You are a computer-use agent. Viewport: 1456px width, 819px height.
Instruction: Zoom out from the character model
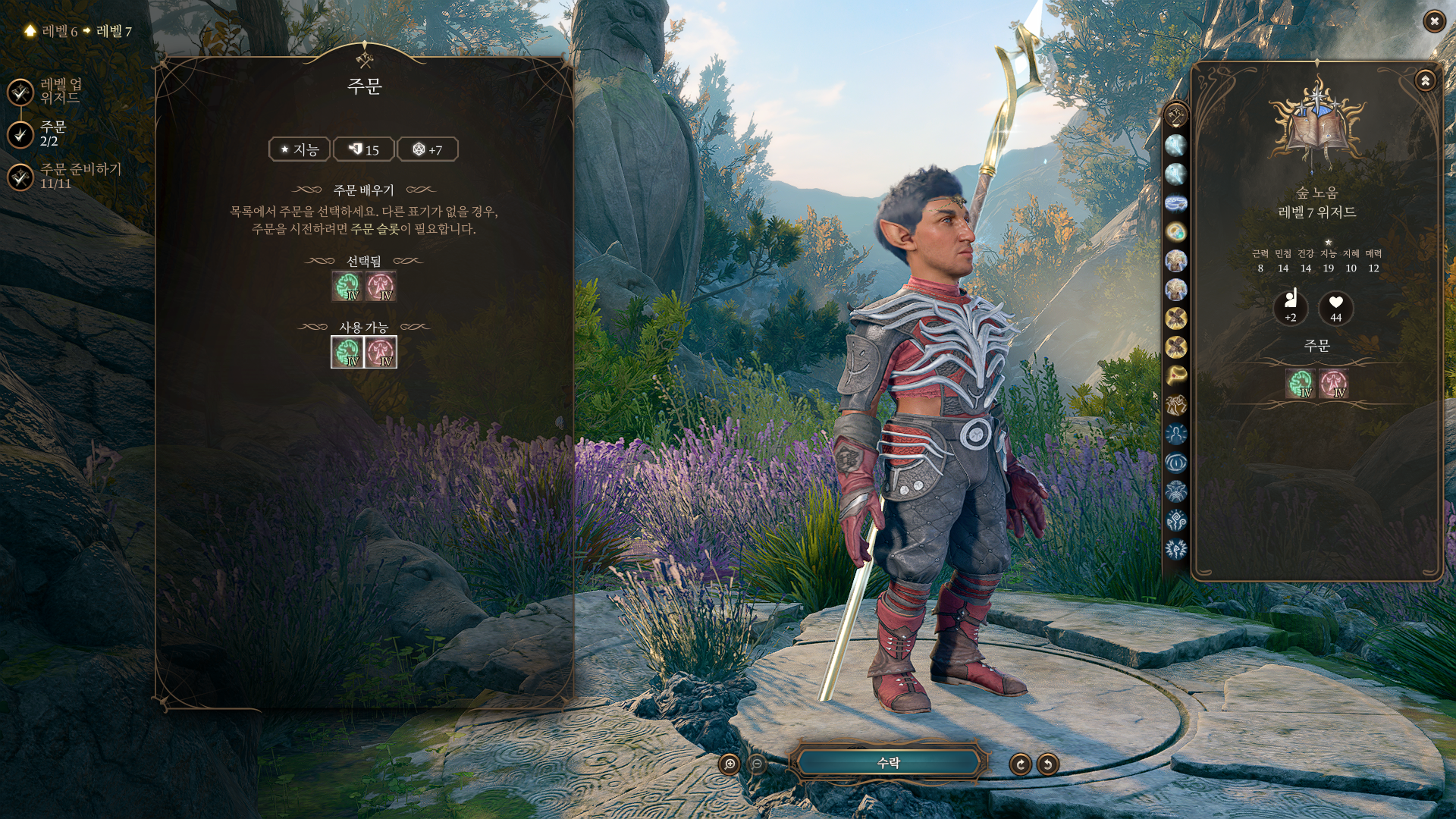tap(757, 764)
